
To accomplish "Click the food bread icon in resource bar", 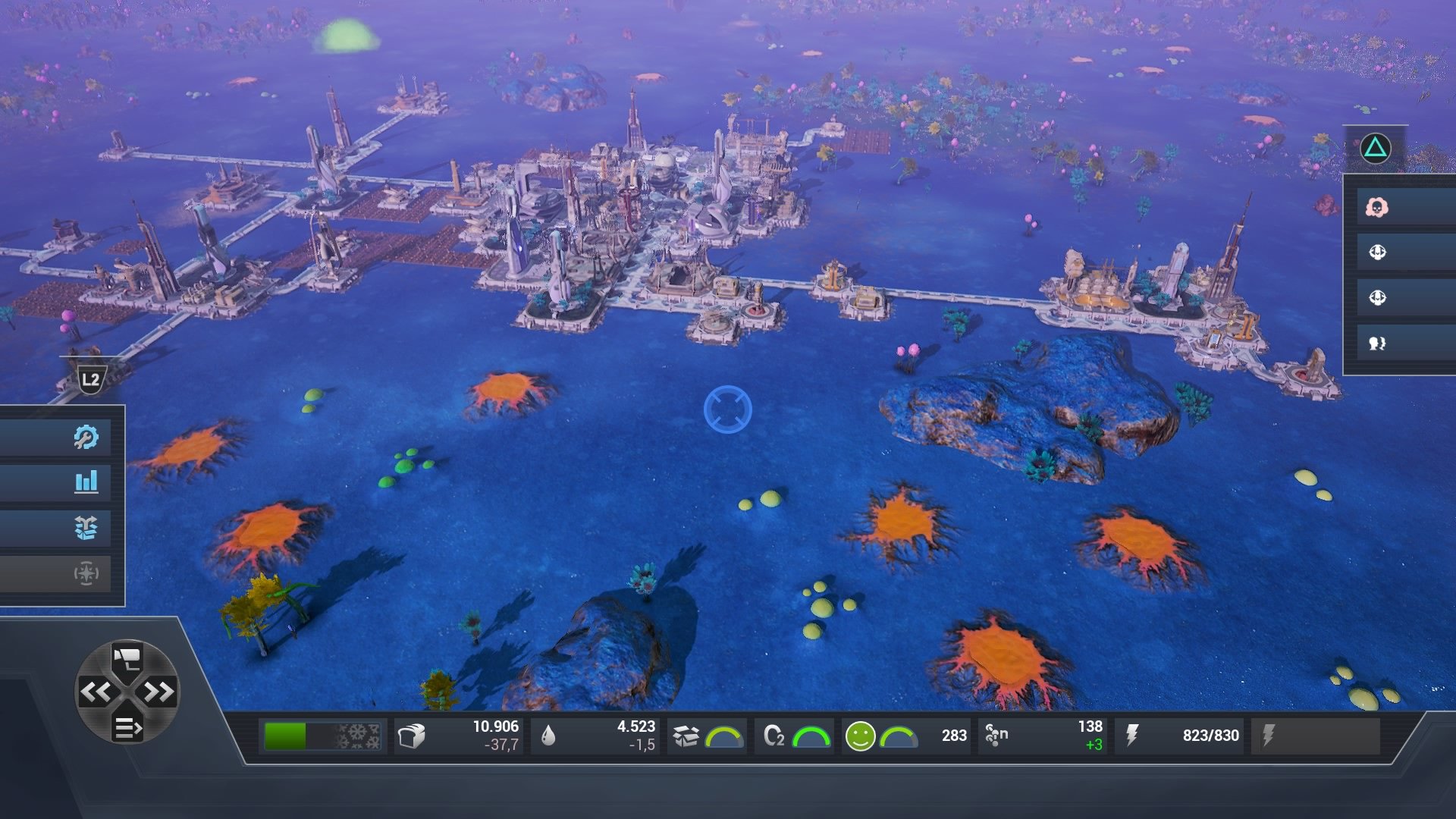I will coord(412,734).
